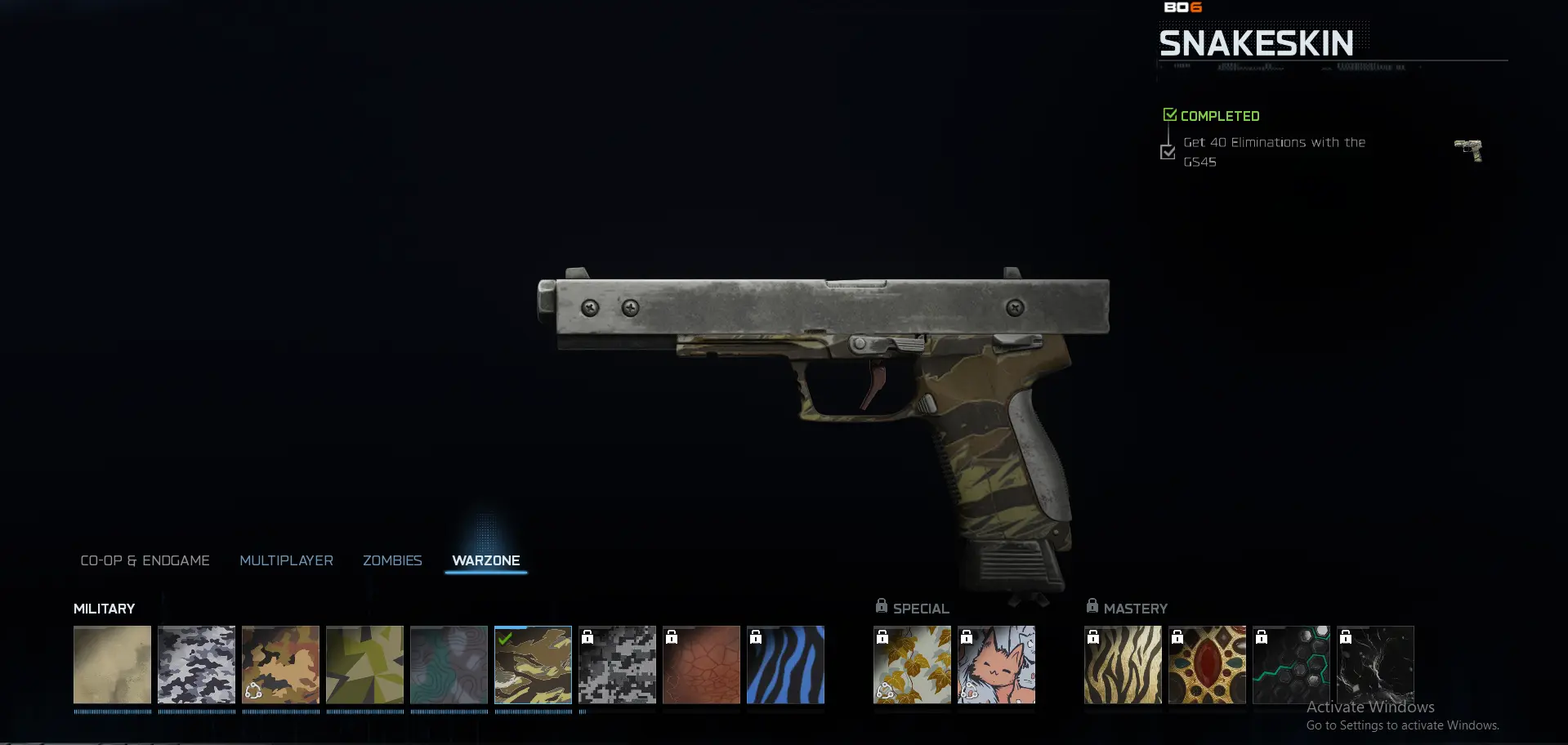
Task: Click the lock toggle beside the SPECIAL header
Action: click(882, 605)
